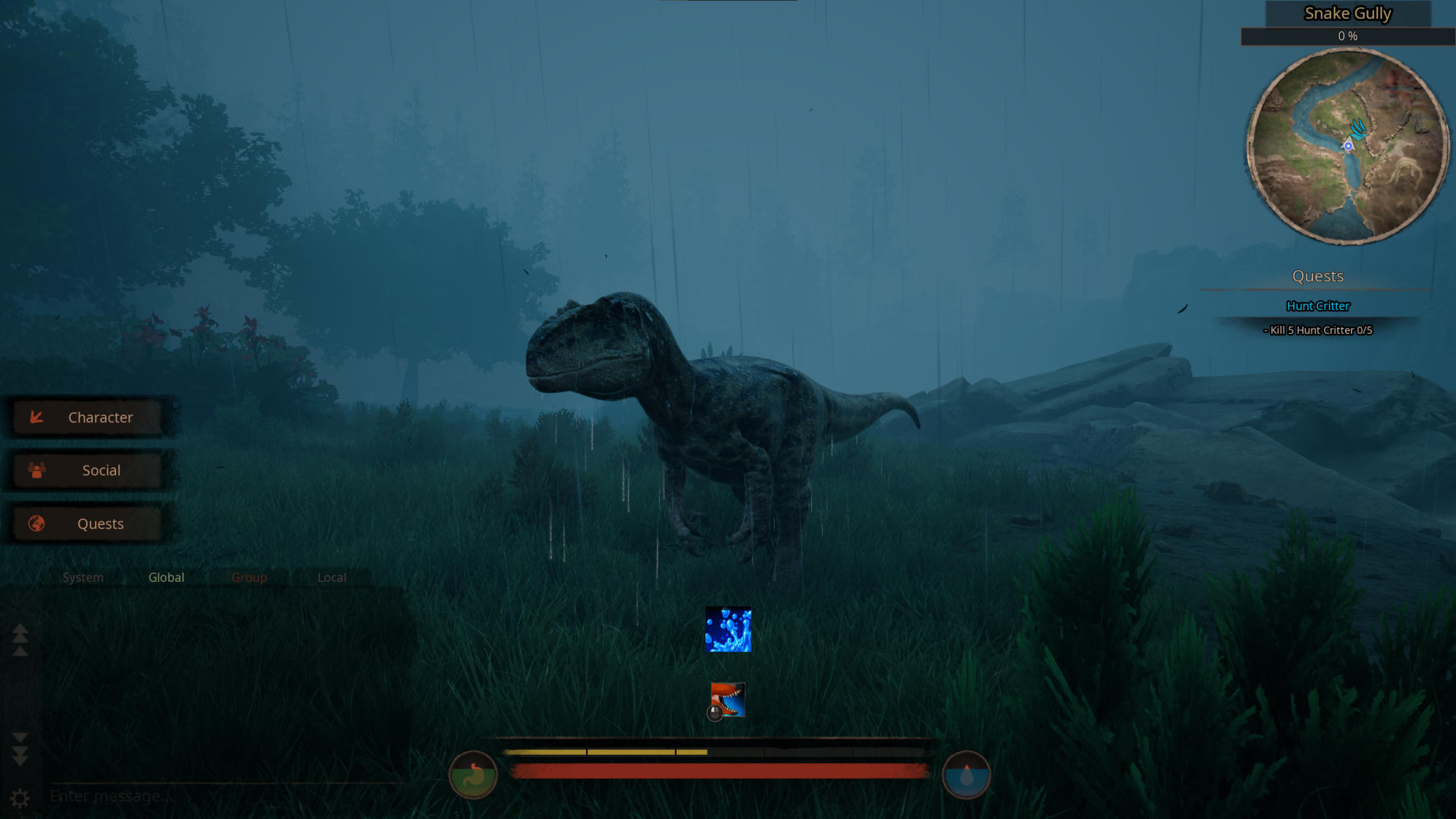1456x819 pixels.
Task: Click the player arrow on the minimap
Action: click(1348, 144)
